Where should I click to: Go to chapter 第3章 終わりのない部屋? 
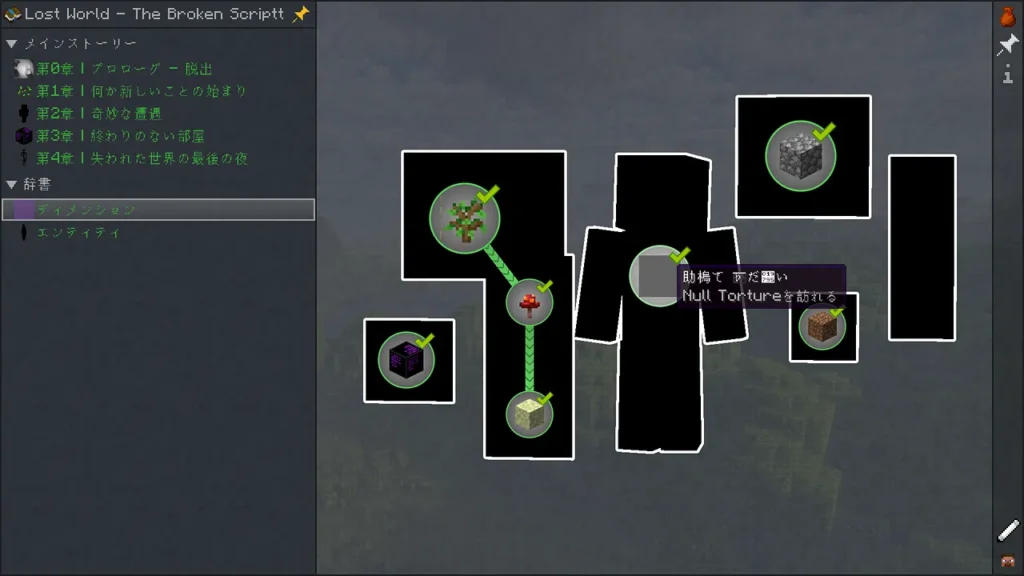[x=120, y=136]
